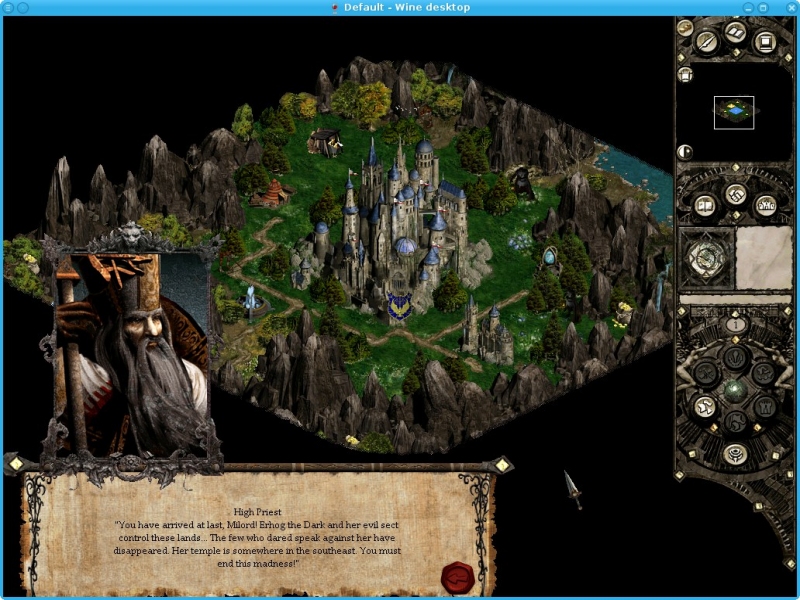Click the red wax seal to continue dialogue
This screenshot has height=600, width=800.
[458, 575]
